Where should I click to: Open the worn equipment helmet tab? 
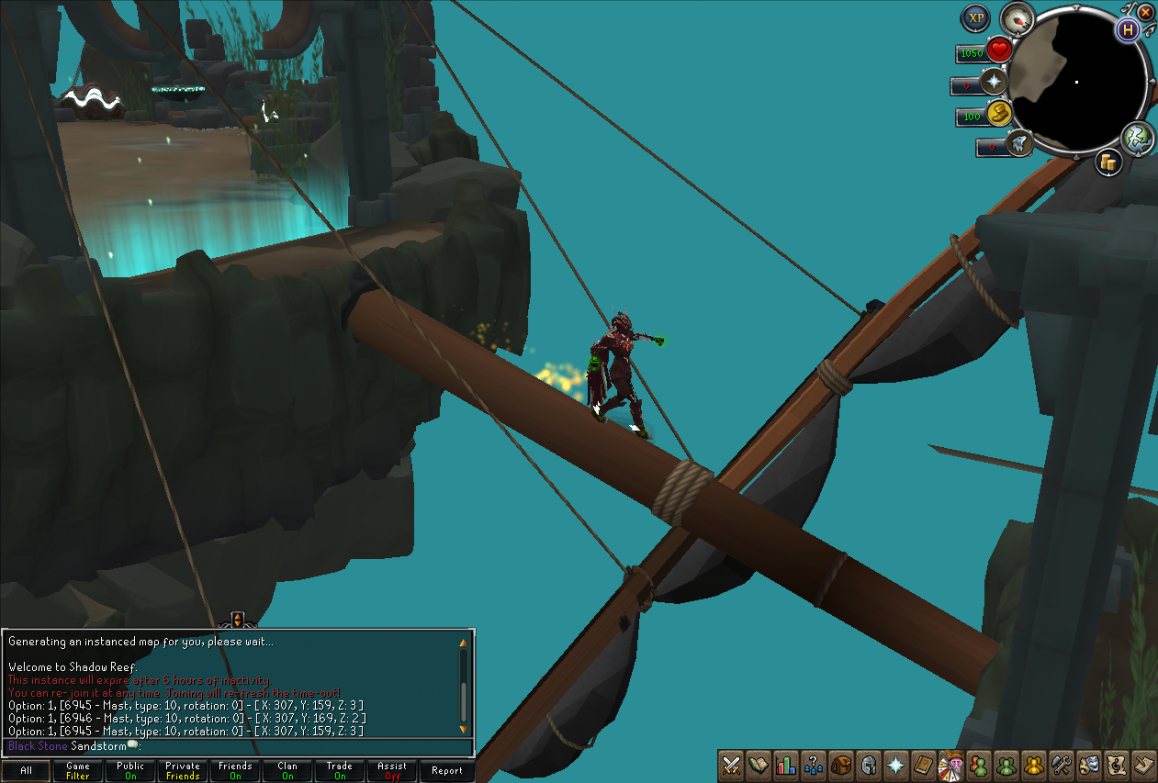tap(868, 765)
